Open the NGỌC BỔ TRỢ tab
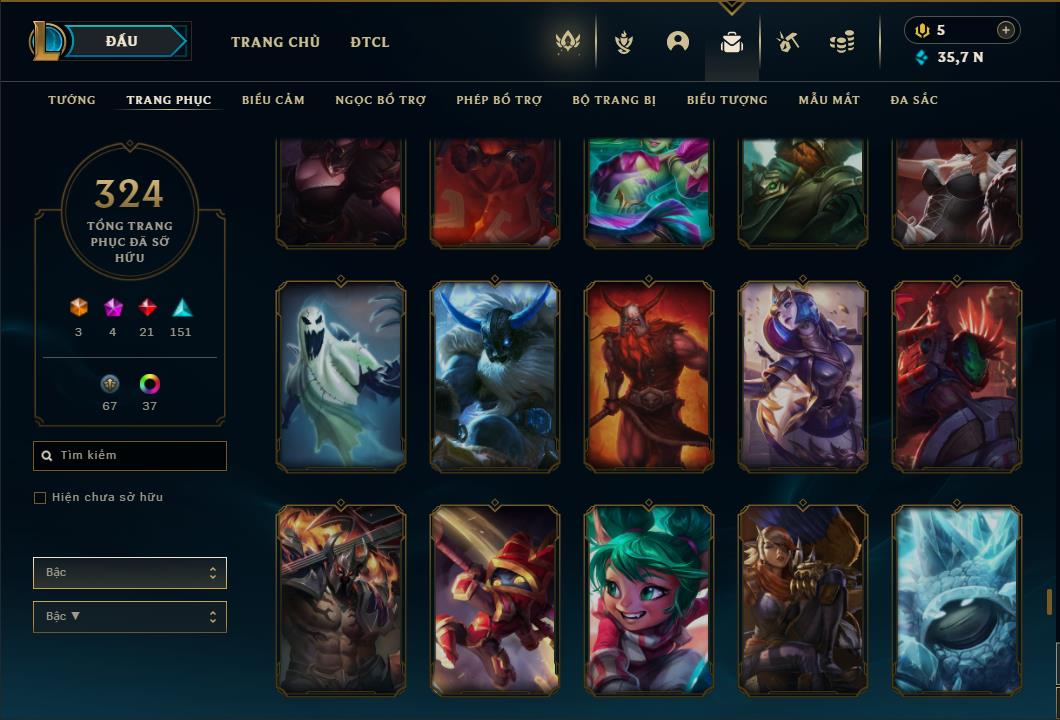The height and width of the screenshot is (720, 1060). [x=380, y=100]
